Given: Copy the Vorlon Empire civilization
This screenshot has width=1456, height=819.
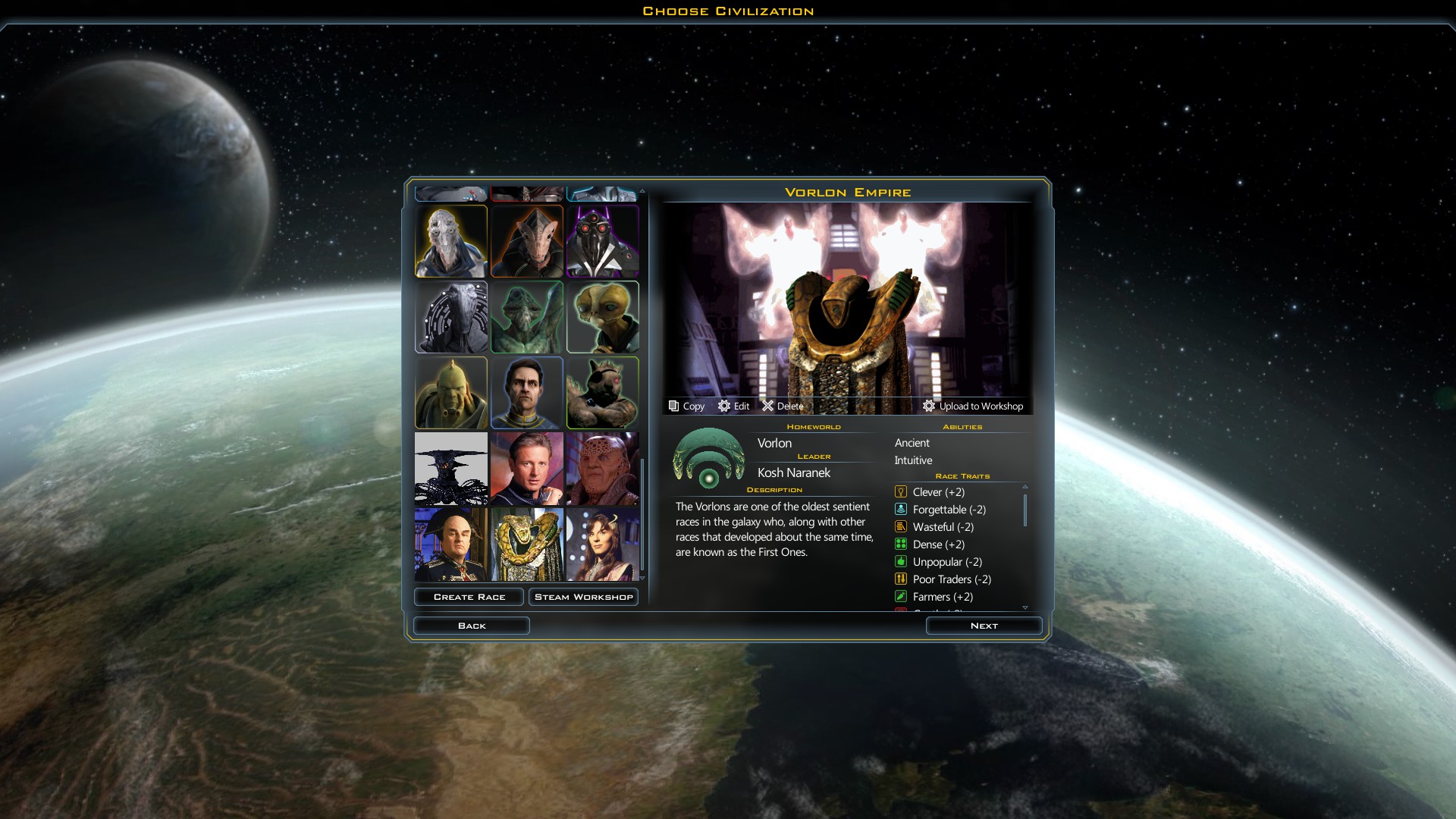Looking at the screenshot, I should [686, 406].
